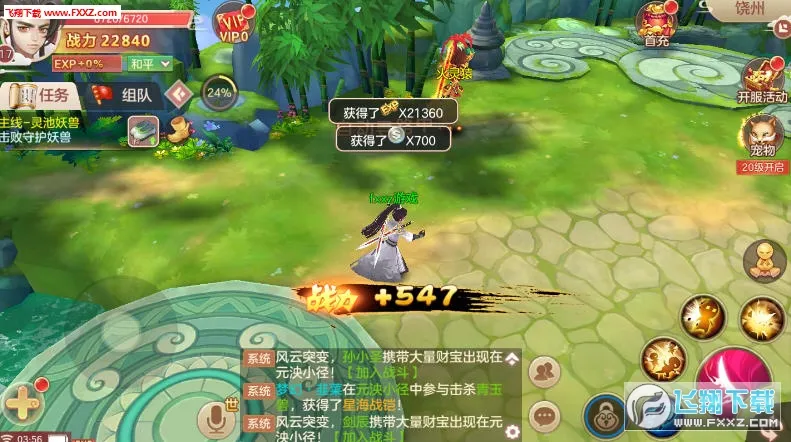Image resolution: width=791 pixels, height=442 pixels.
Task: Start voice input with the microphone
Action: (x=212, y=420)
